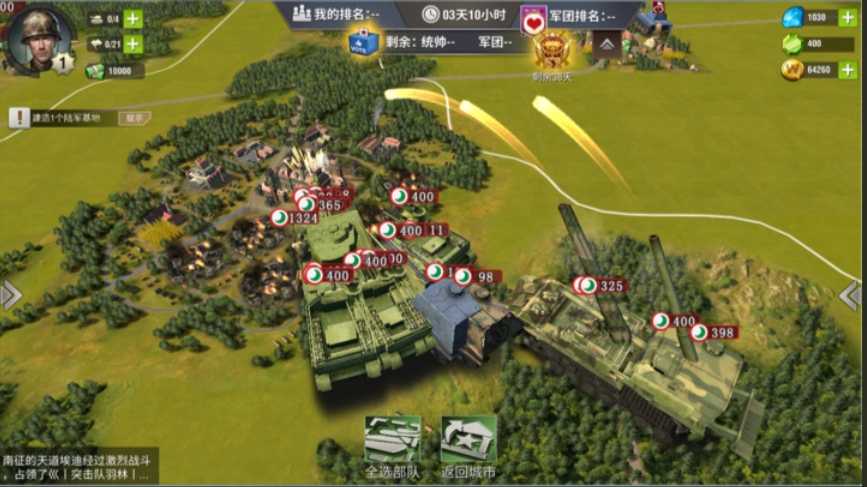Tap the plus beside the 0/21 plane counter
Screen dimensions: 867x487
tap(132, 44)
